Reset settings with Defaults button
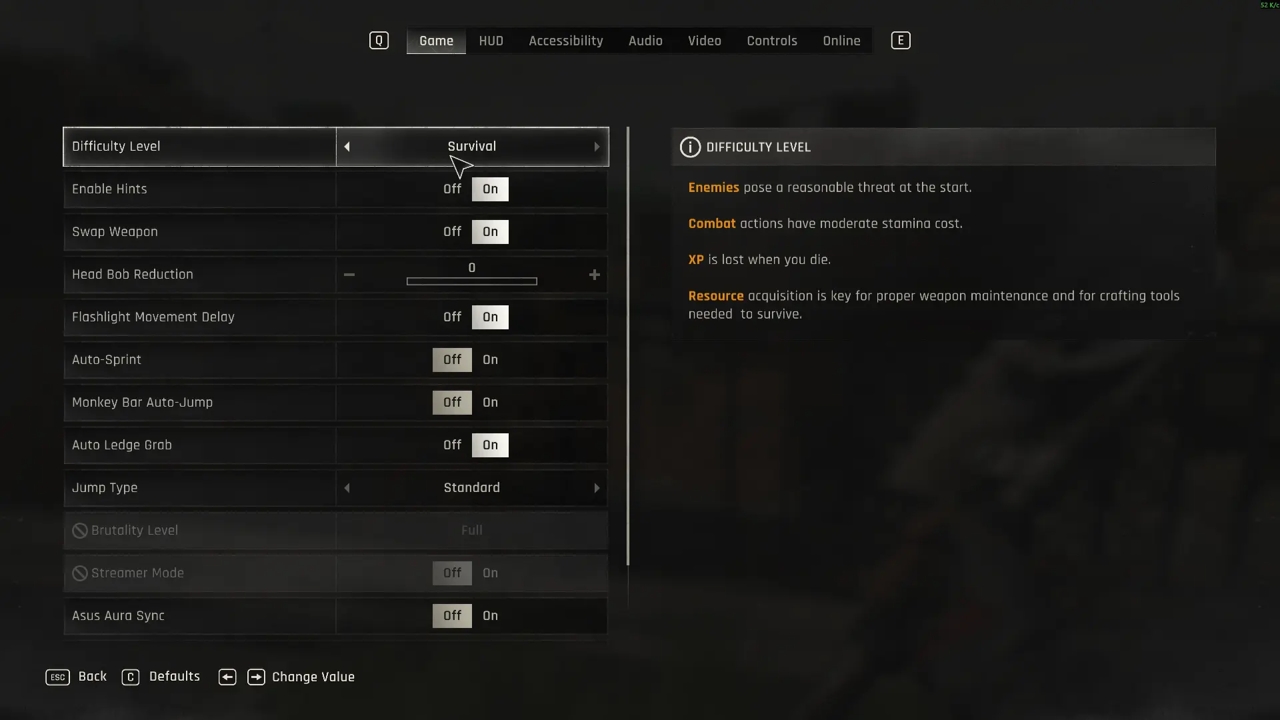1280x720 pixels. point(162,677)
